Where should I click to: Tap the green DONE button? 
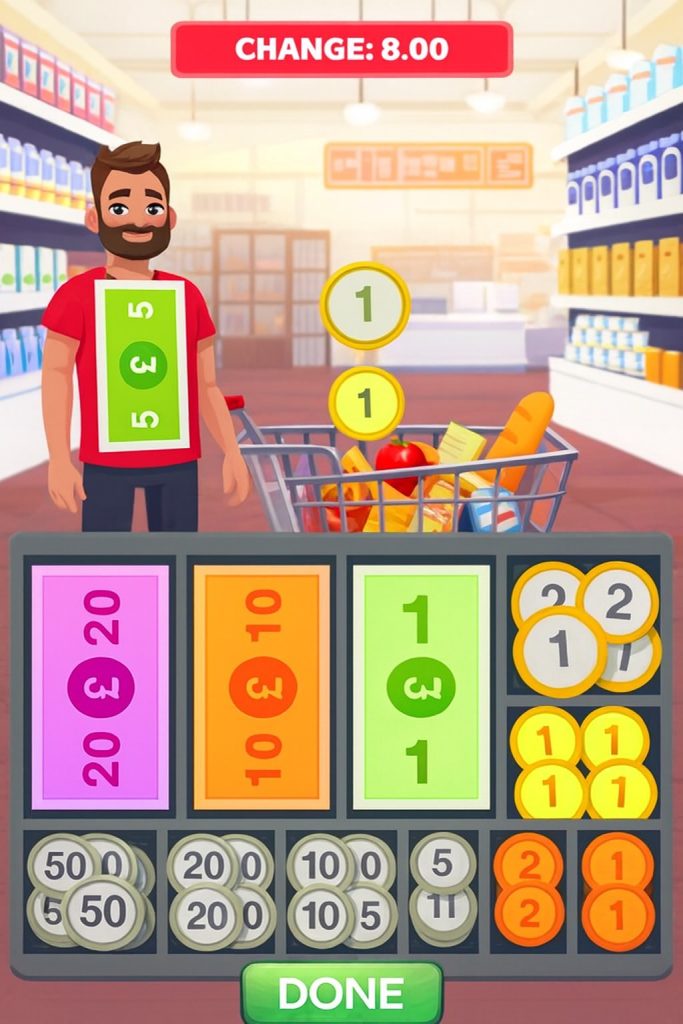[341, 993]
